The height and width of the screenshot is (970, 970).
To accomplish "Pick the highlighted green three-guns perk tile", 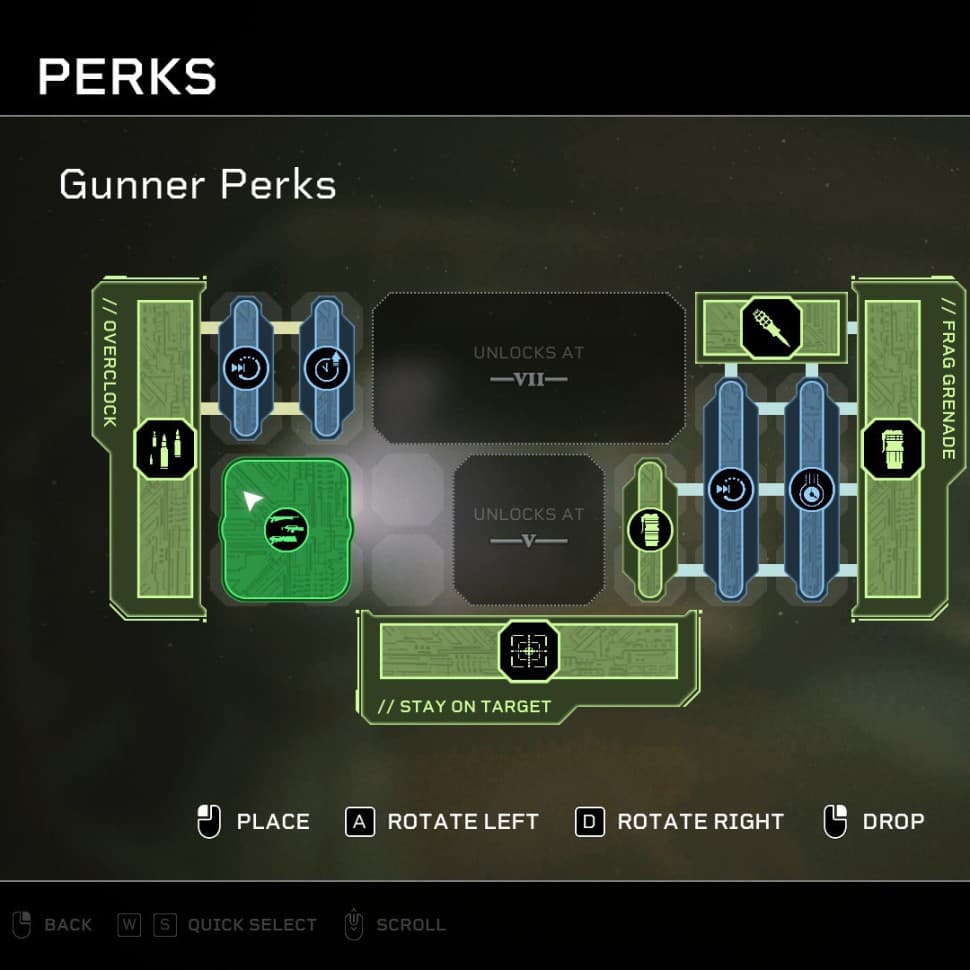I will point(286,529).
